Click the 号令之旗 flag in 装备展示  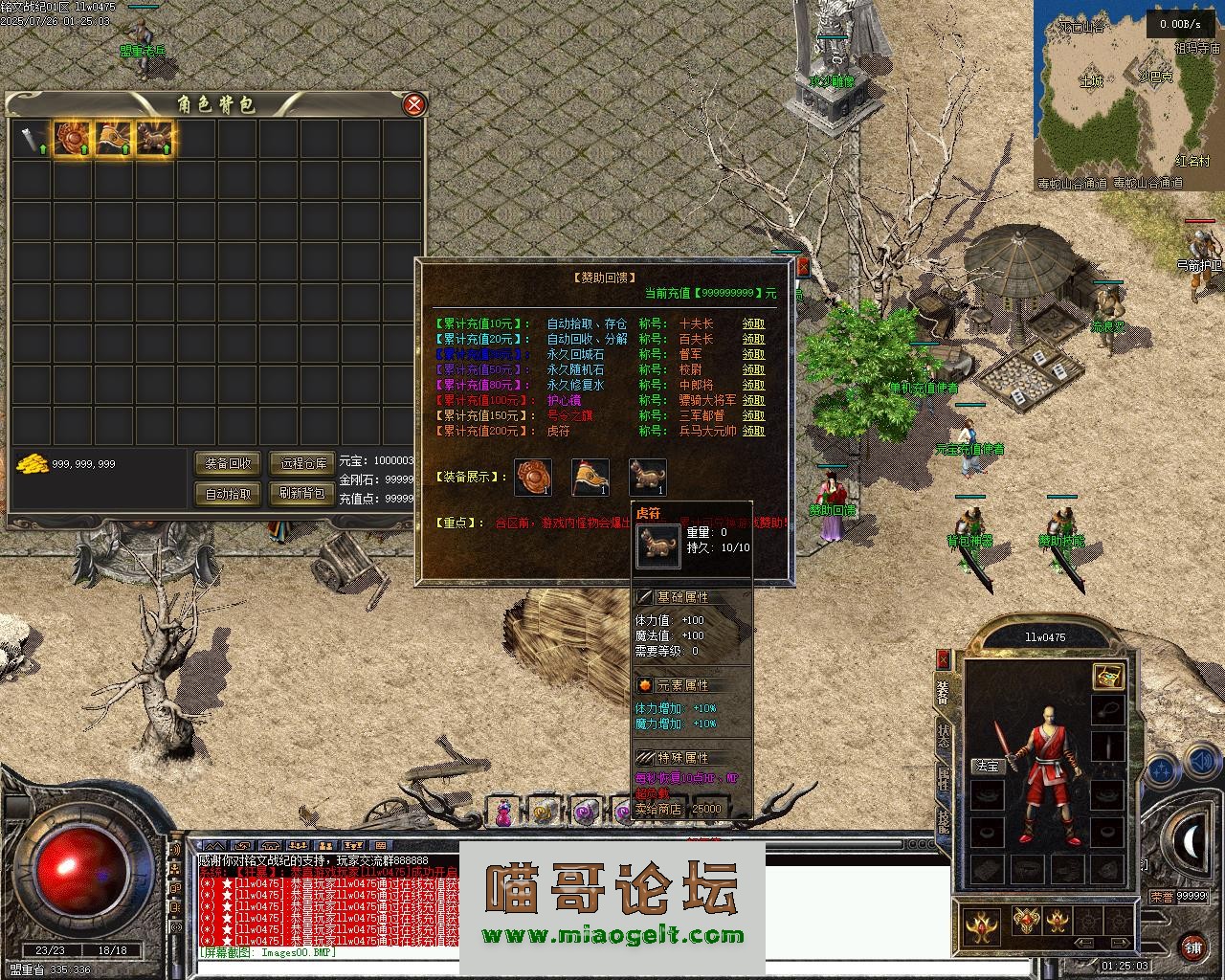tap(590, 477)
